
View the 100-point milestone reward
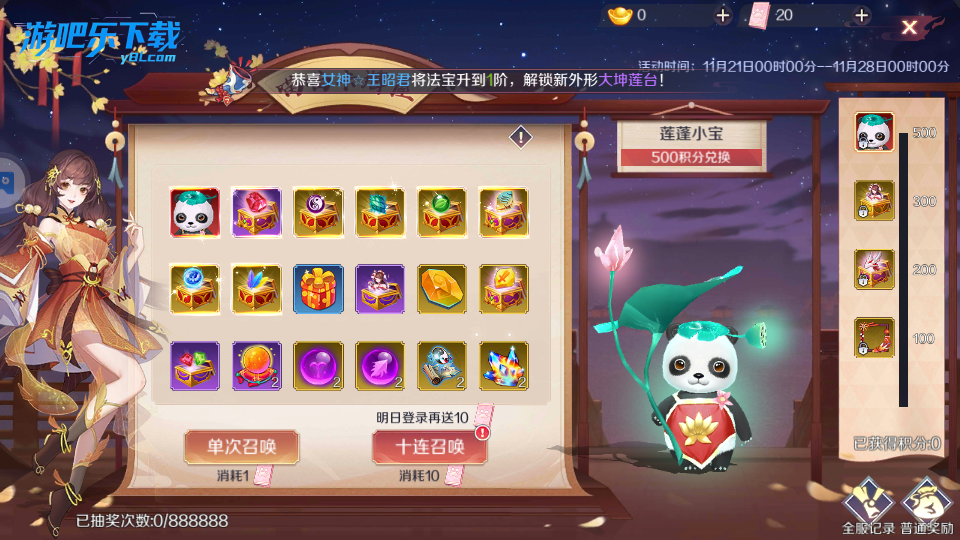pyautogui.click(x=873, y=338)
